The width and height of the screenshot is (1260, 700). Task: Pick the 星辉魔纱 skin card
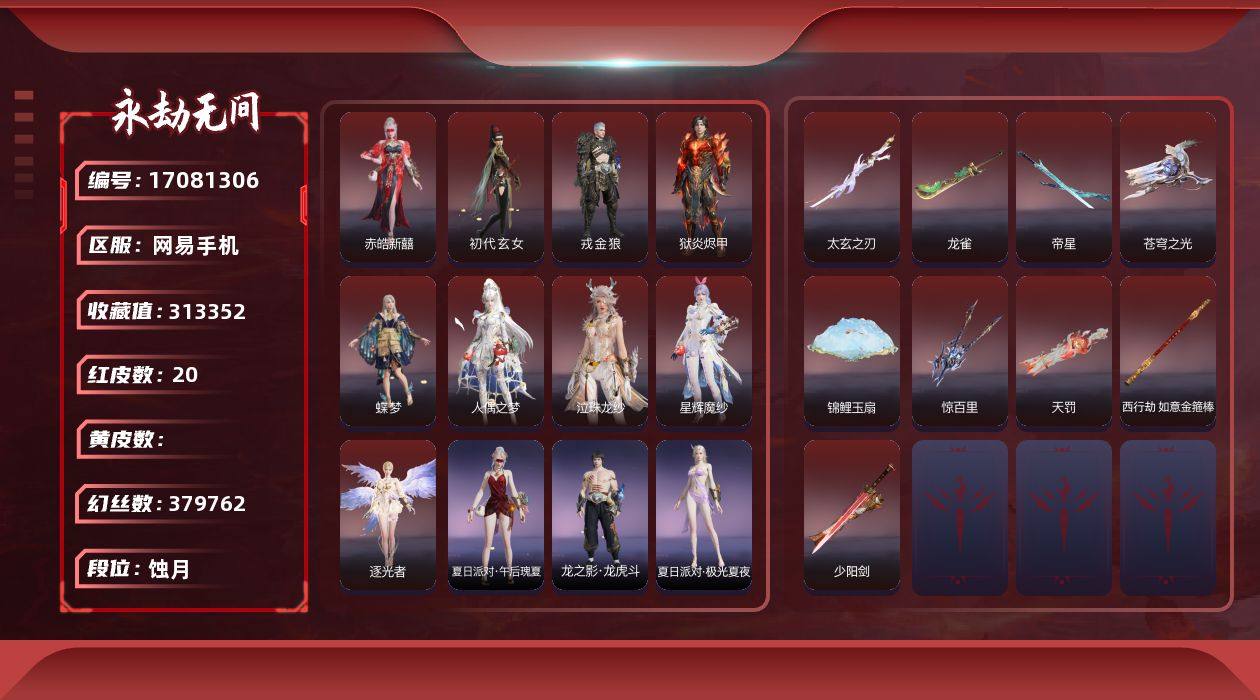click(x=704, y=351)
